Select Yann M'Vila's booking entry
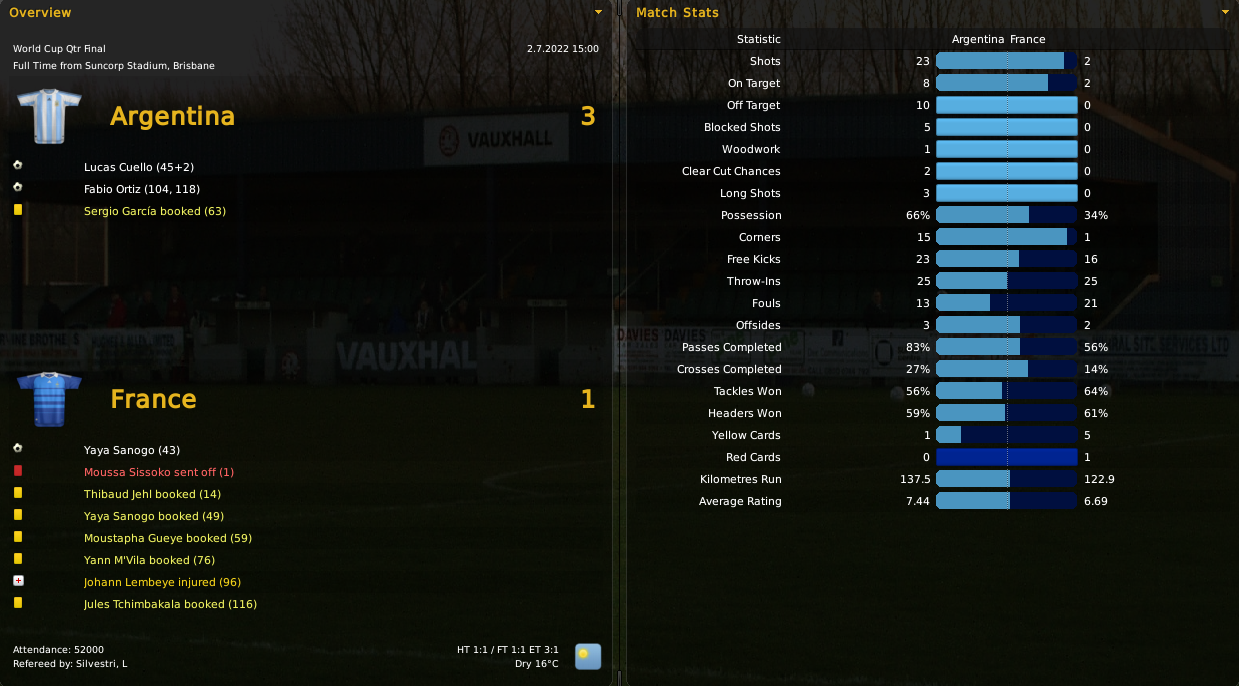The height and width of the screenshot is (686, 1239). (x=149, y=560)
